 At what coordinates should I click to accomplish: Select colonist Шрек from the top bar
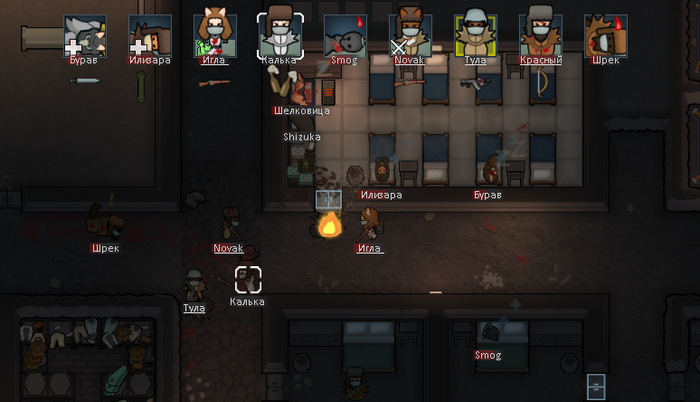point(605,35)
